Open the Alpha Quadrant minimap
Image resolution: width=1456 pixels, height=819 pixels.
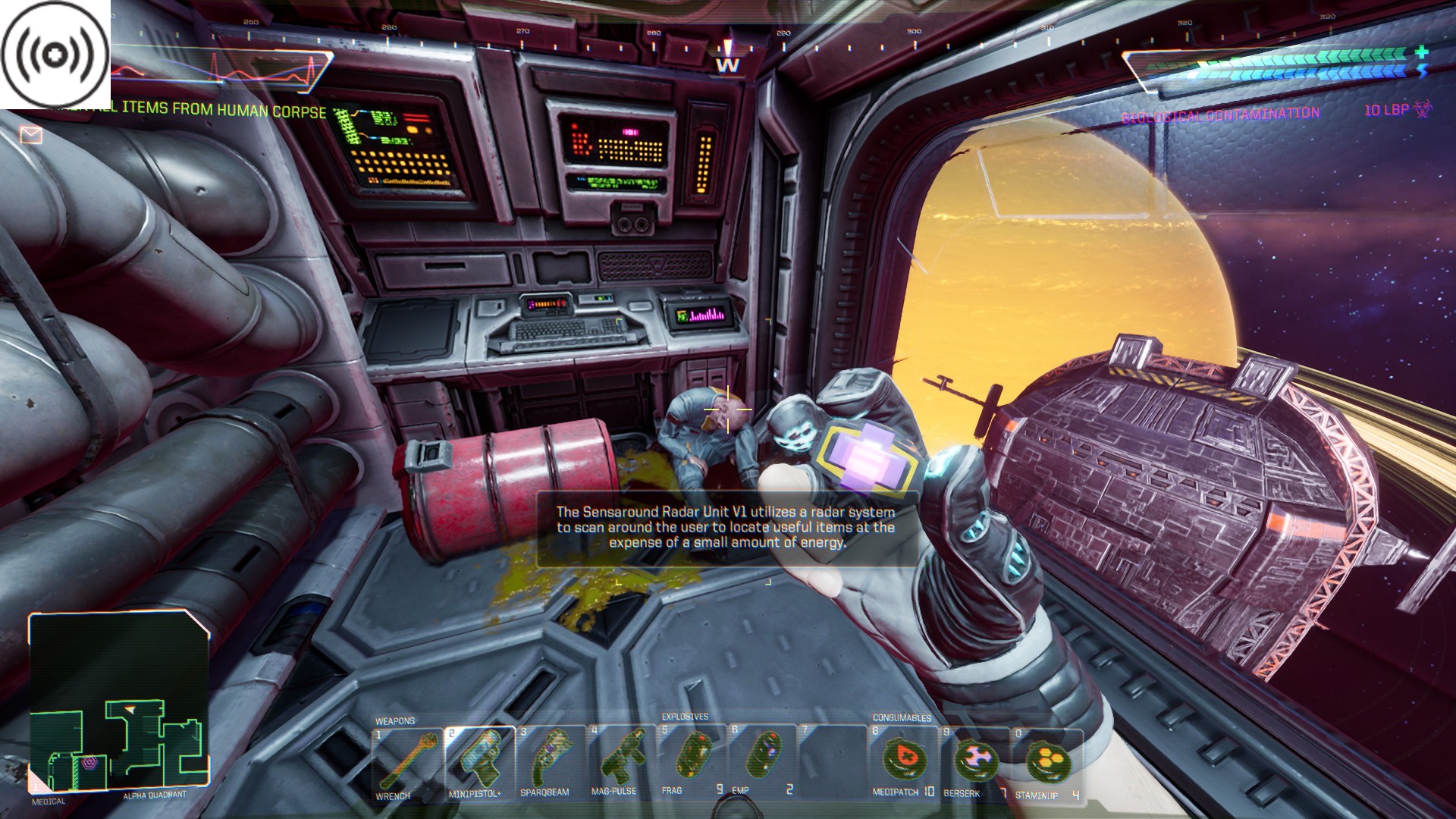pyautogui.click(x=119, y=702)
